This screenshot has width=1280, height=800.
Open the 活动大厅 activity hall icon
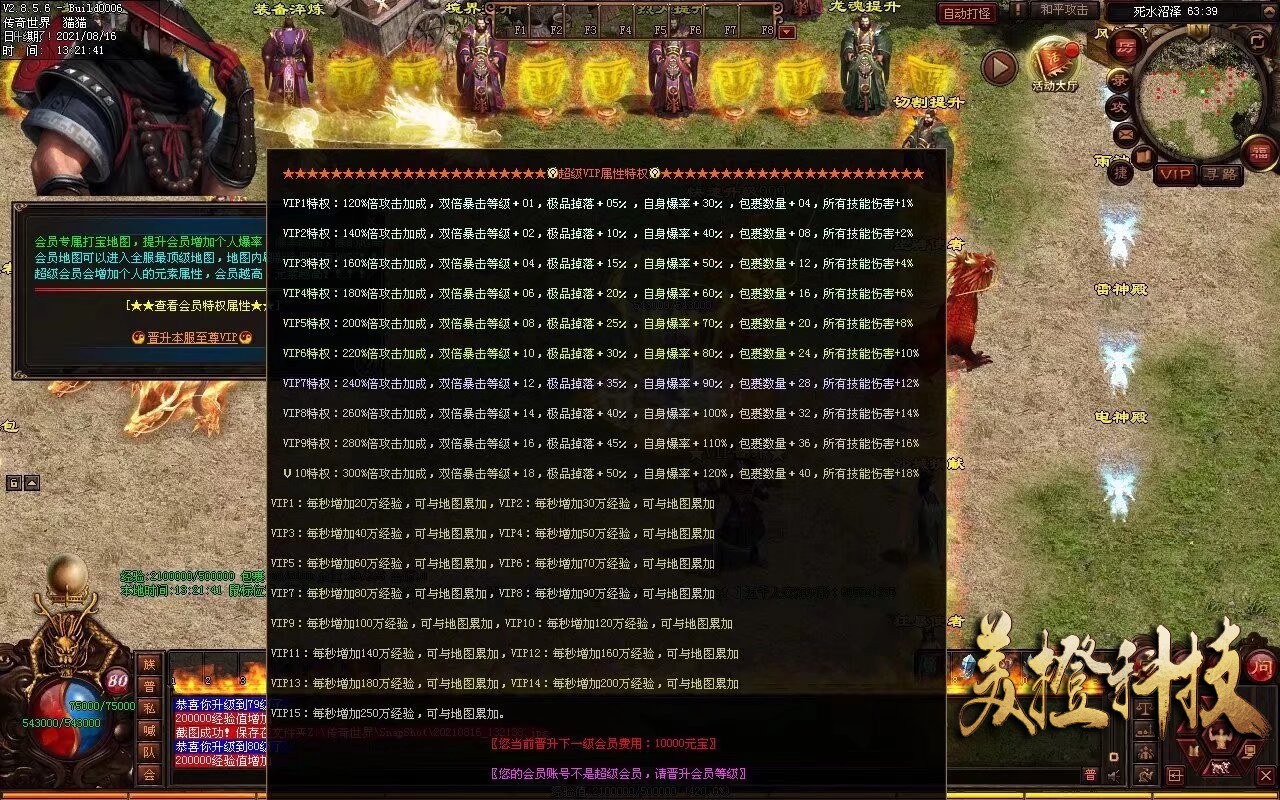click(x=1056, y=58)
